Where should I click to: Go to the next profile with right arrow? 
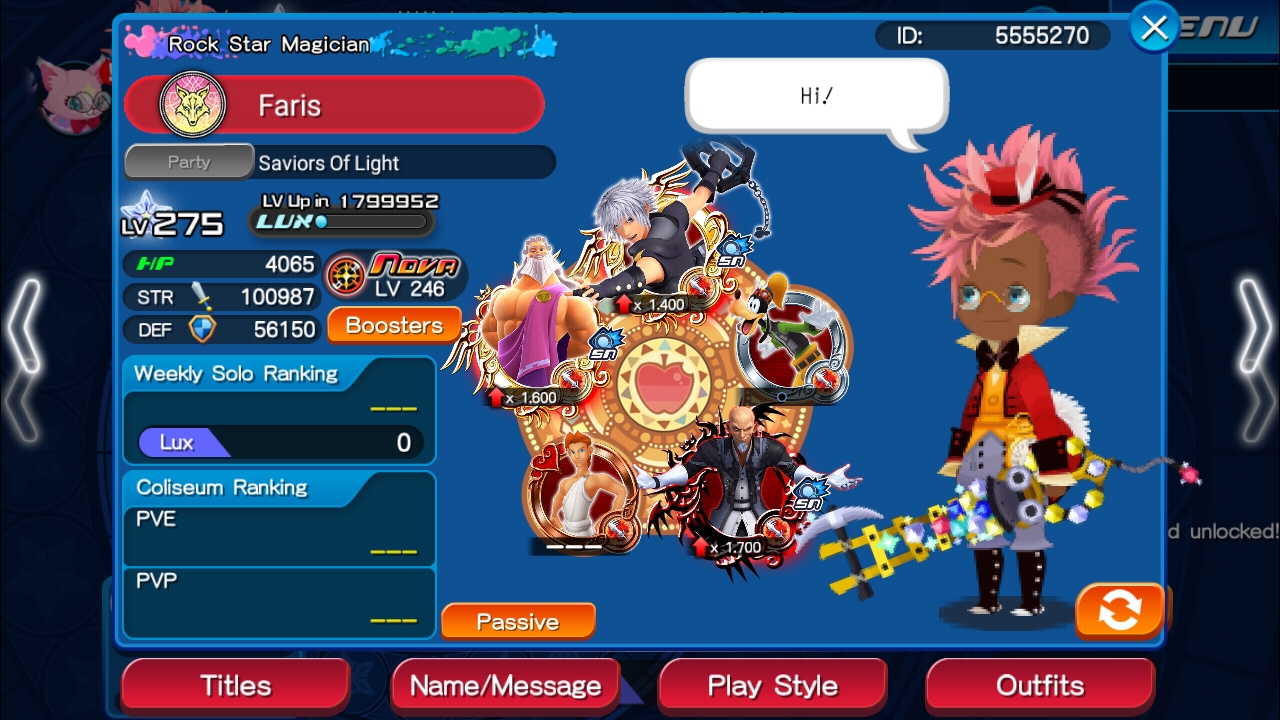tap(1255, 360)
